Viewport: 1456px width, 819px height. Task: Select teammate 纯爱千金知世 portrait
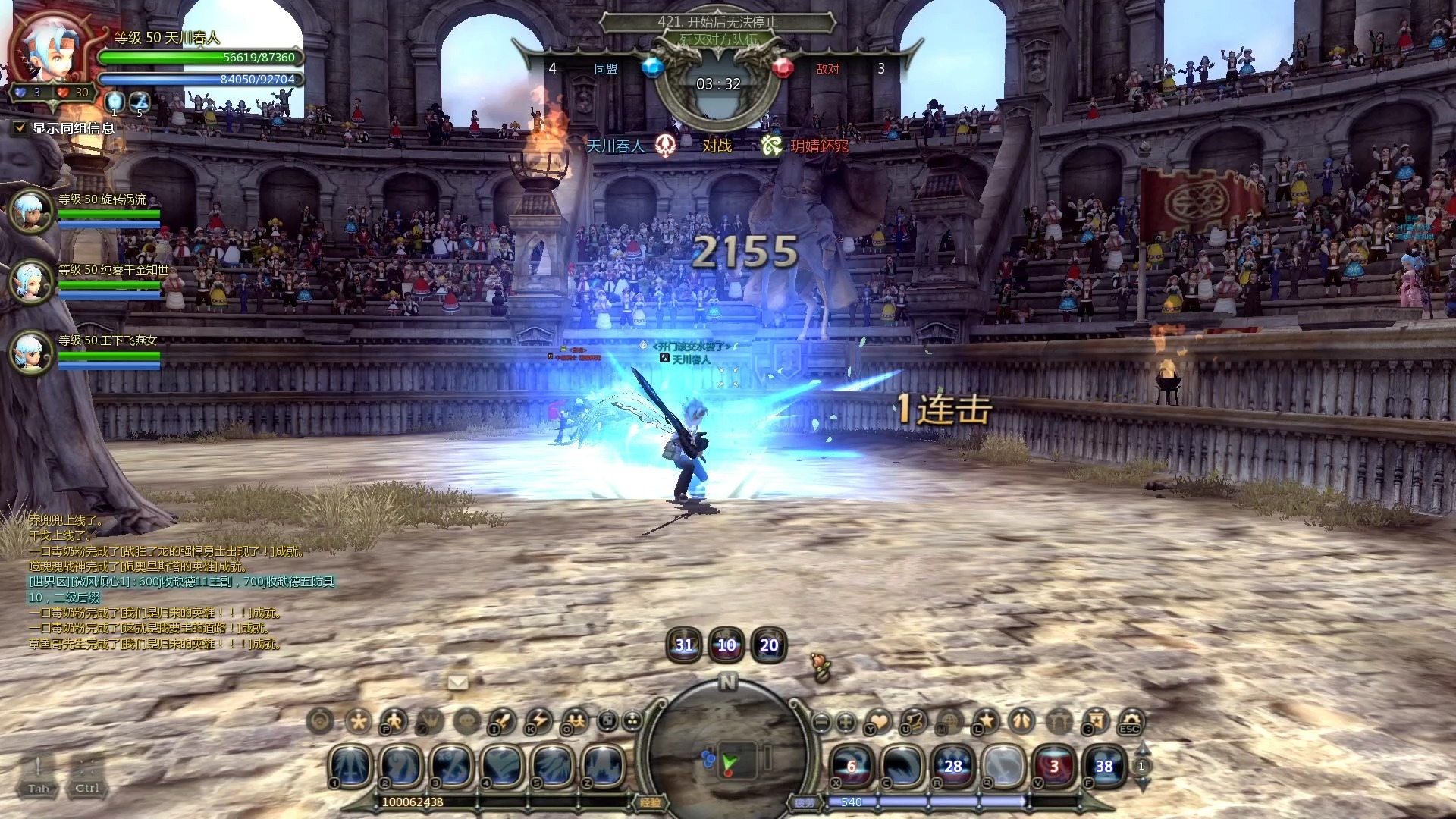point(31,281)
